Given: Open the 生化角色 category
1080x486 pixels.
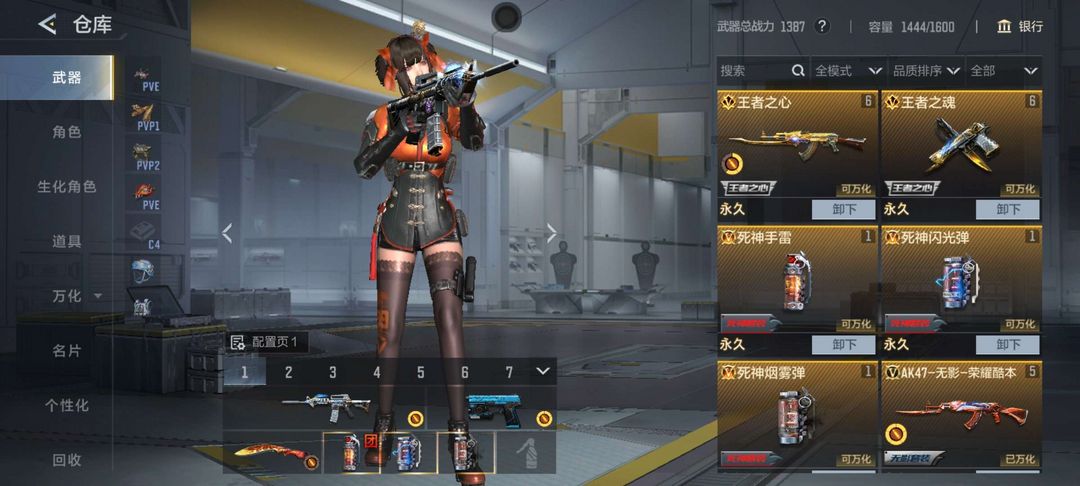Looking at the screenshot, I should coord(67,187).
